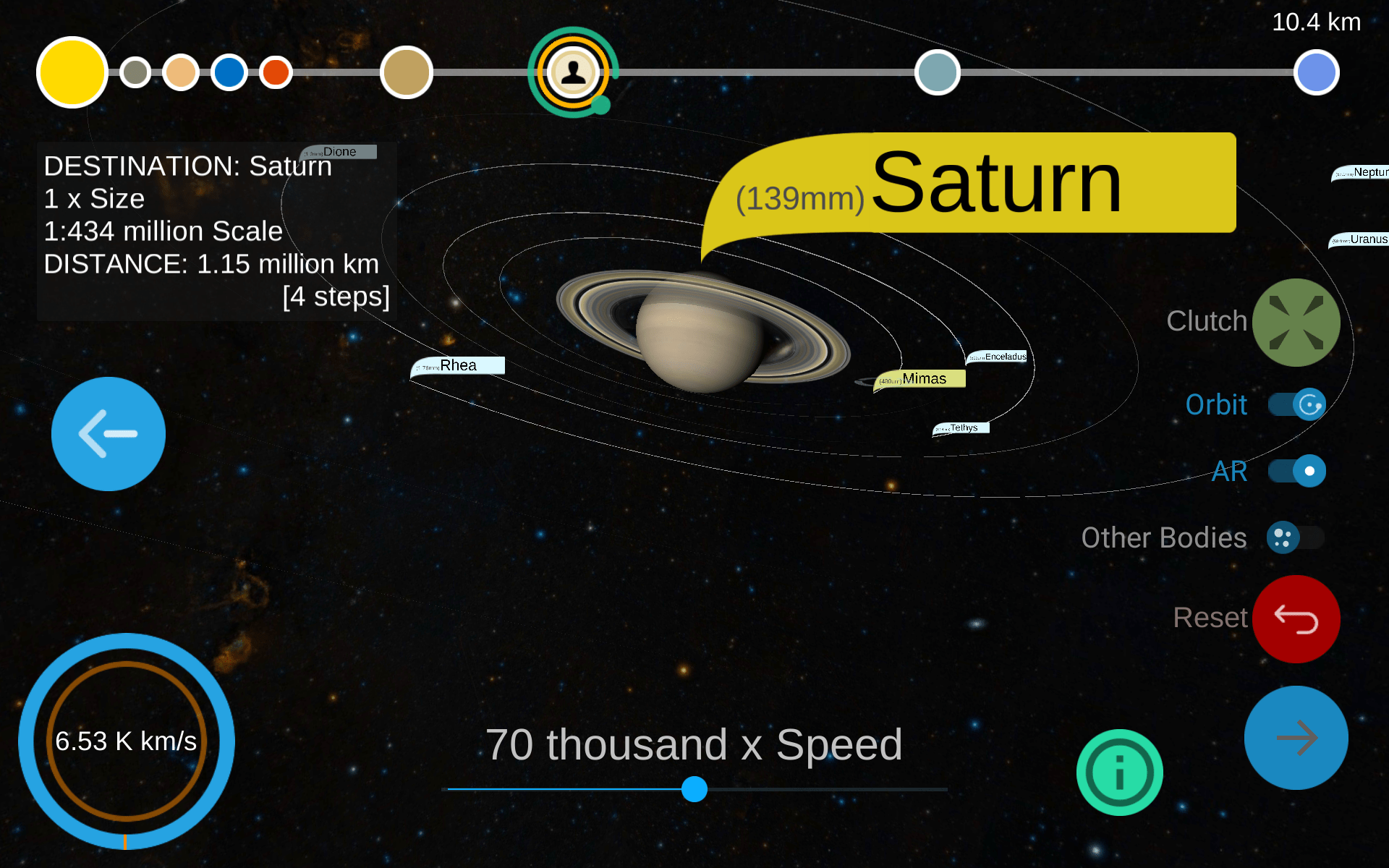Select the highlighted Saturn marker on the timeline
The width and height of the screenshot is (1389, 868).
(x=572, y=72)
